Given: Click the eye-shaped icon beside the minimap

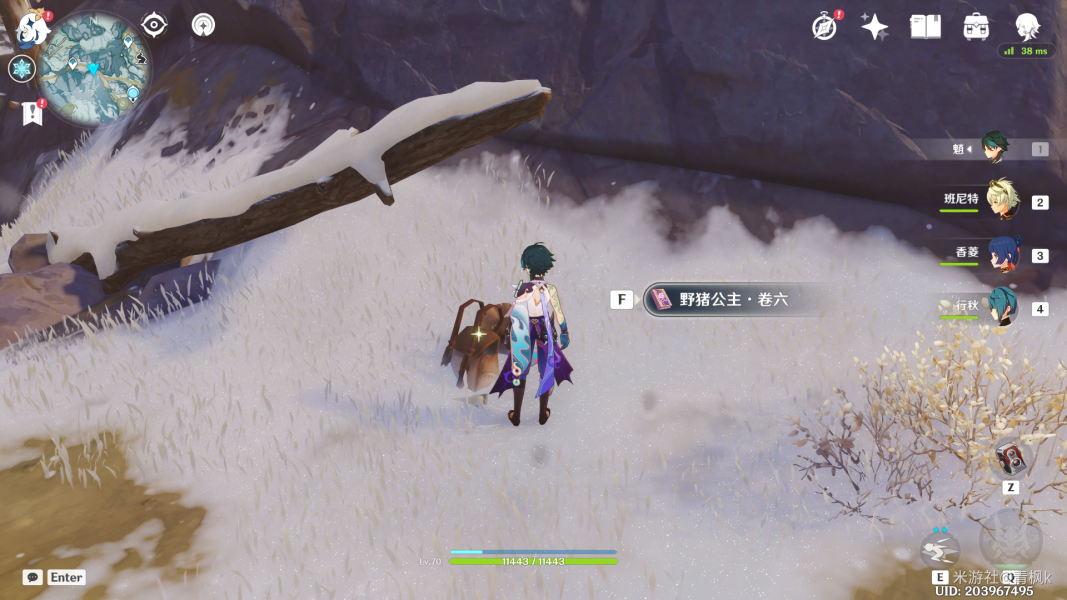Looking at the screenshot, I should (x=154, y=25).
